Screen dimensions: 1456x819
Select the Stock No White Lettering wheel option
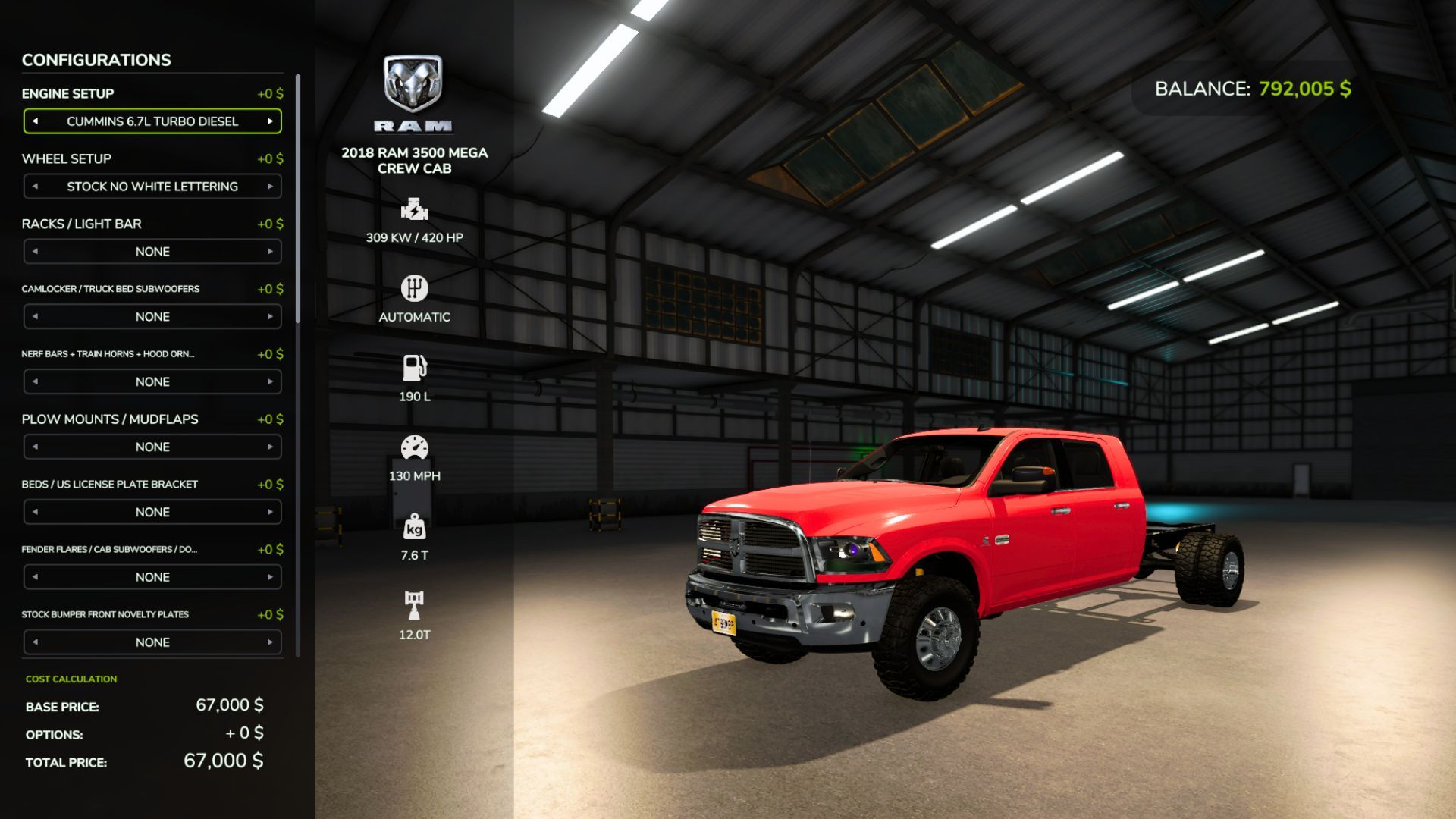tap(152, 186)
